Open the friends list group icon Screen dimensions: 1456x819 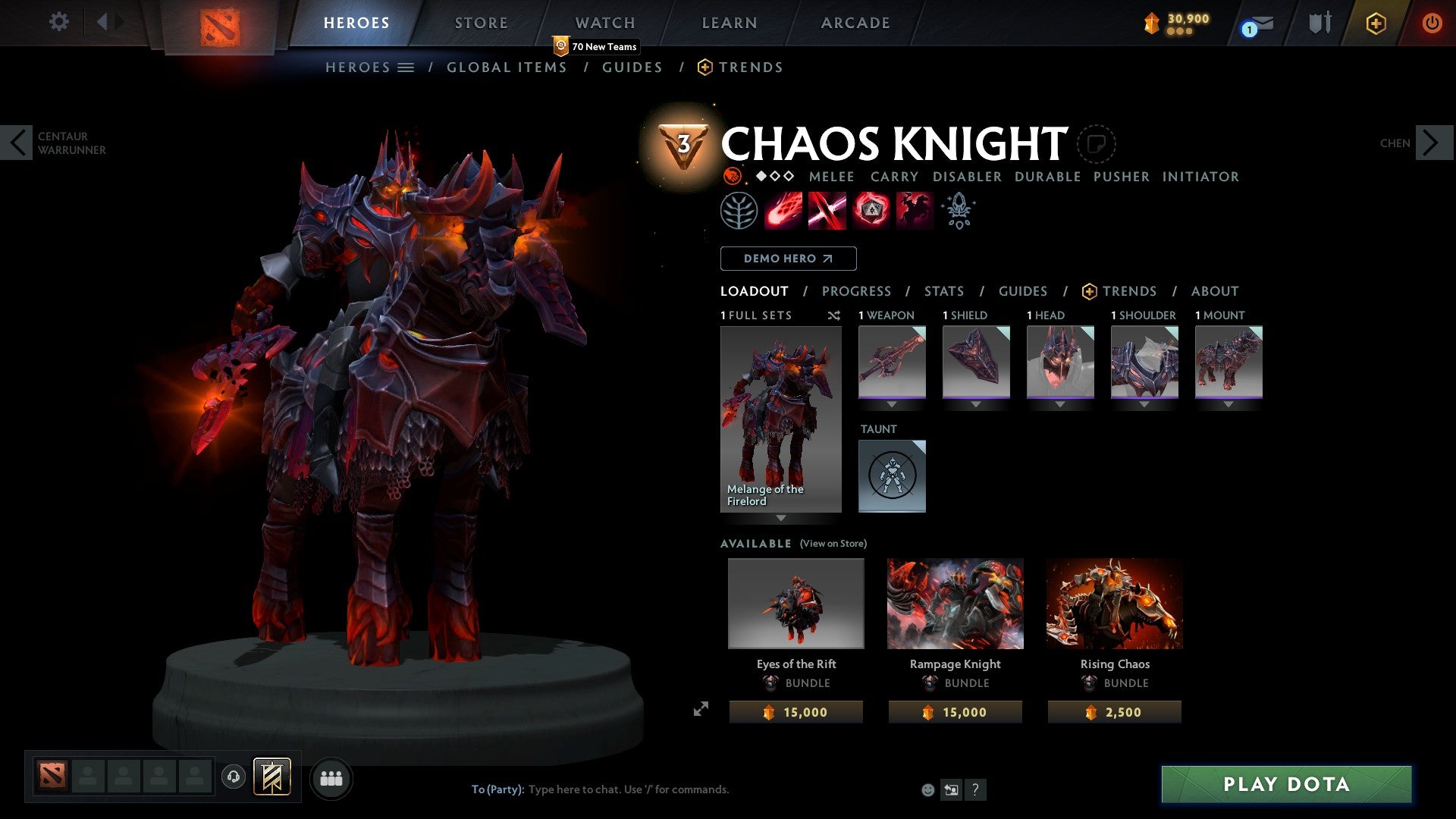pyautogui.click(x=330, y=777)
